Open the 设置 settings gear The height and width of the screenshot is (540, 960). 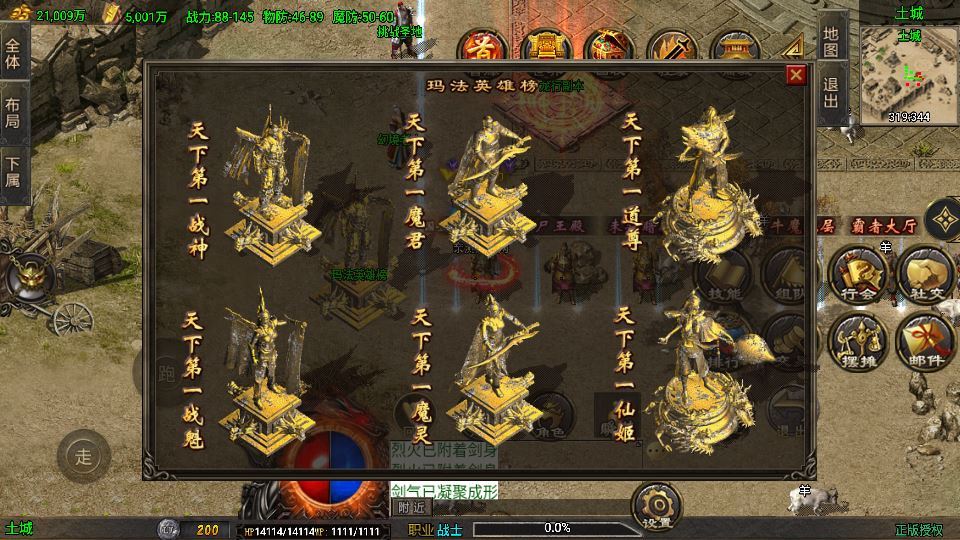pos(657,505)
